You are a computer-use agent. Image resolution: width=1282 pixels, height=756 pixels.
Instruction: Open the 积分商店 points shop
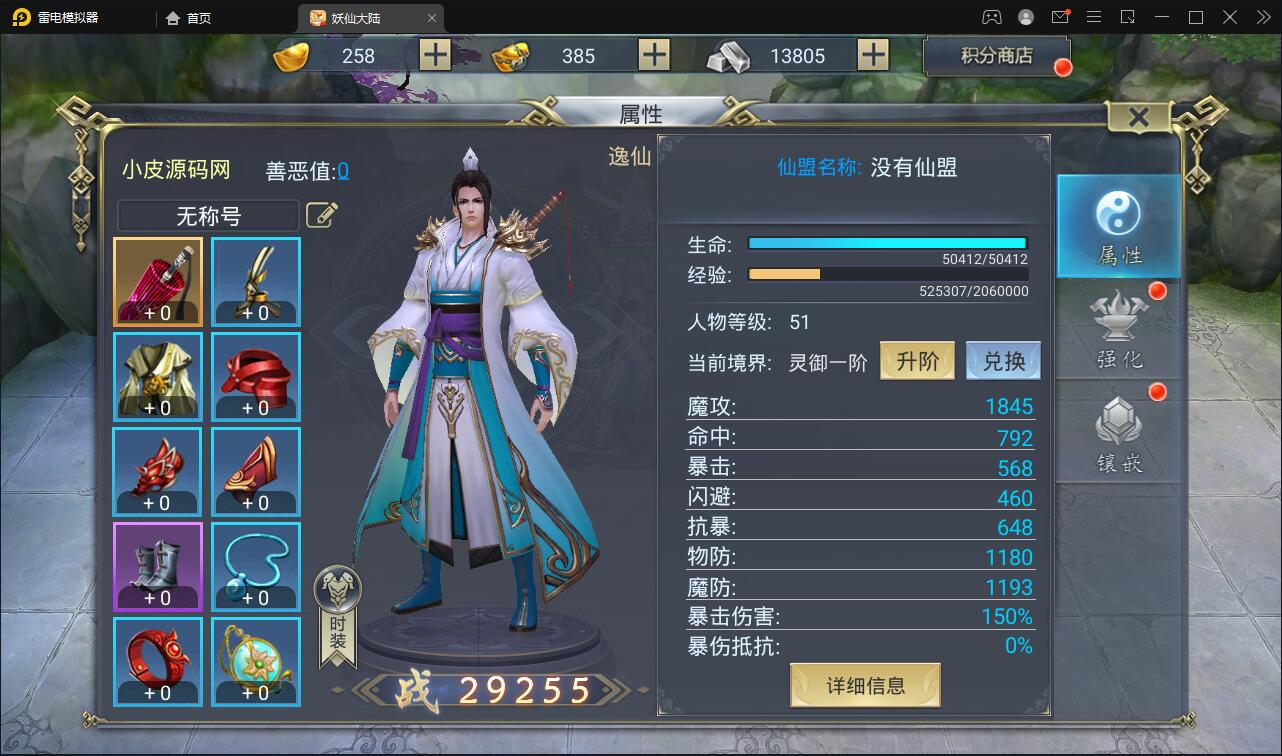pyautogui.click(x=996, y=55)
